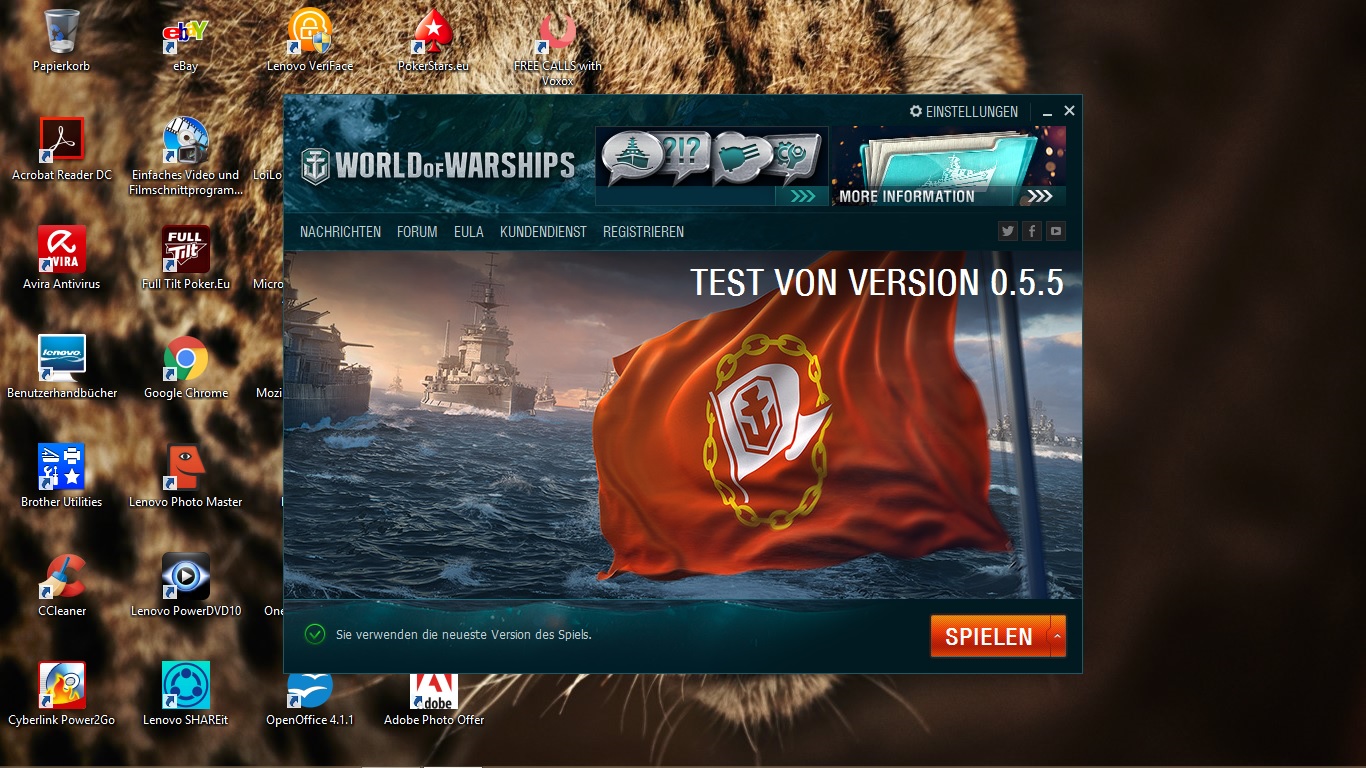Switch to the NACHRICHTEN tab
The height and width of the screenshot is (768, 1366).
pyautogui.click(x=340, y=231)
